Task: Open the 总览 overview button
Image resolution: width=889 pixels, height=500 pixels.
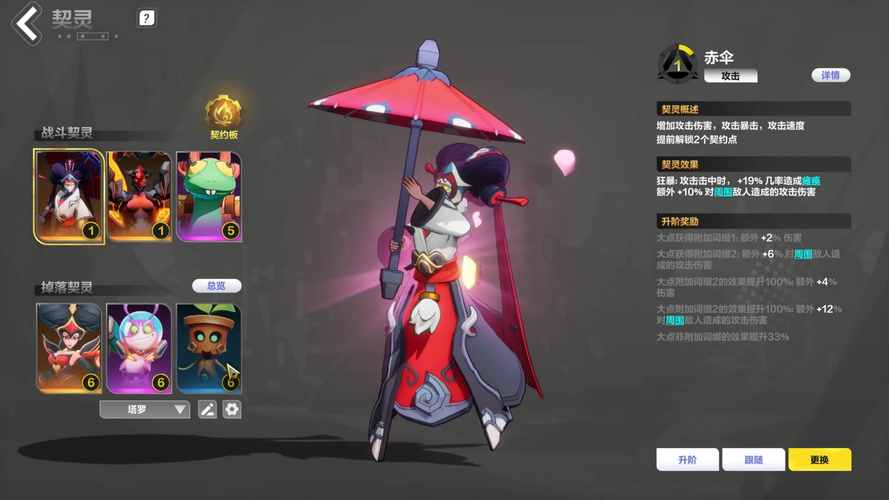Action: (x=216, y=286)
